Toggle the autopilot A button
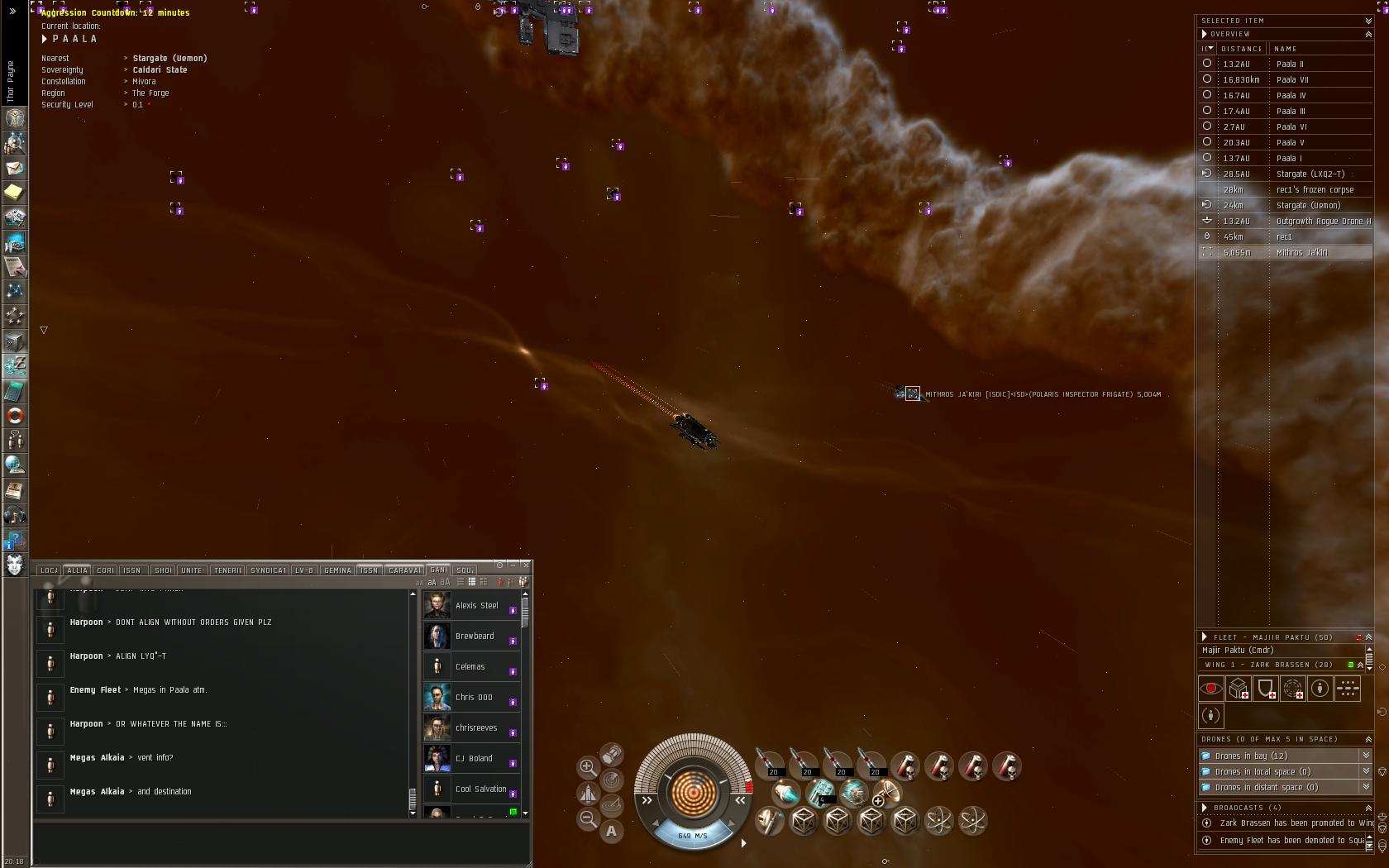Screen dimensions: 1389x868 click(611, 831)
